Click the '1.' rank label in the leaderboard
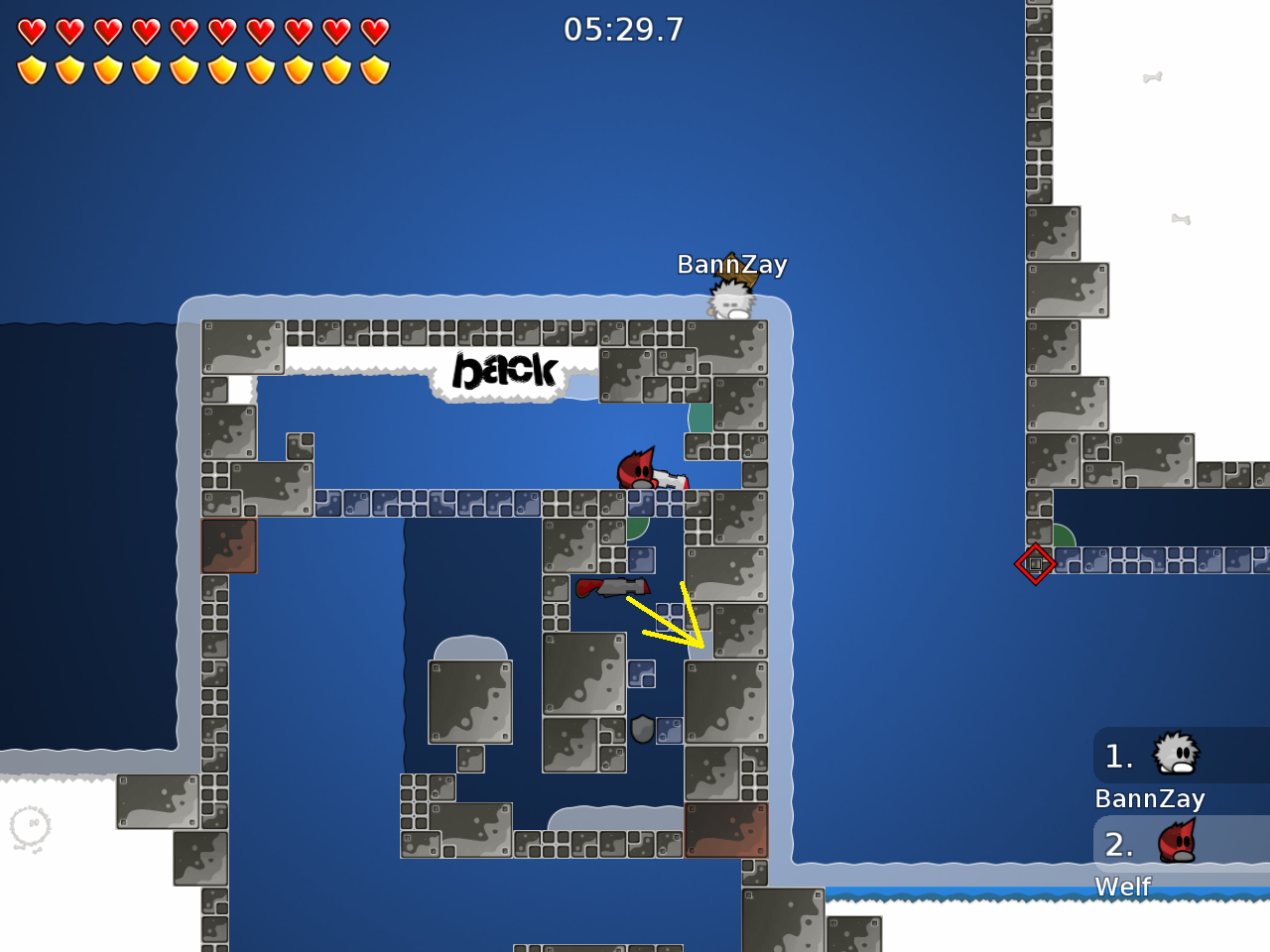The height and width of the screenshot is (952, 1270). 1117,757
